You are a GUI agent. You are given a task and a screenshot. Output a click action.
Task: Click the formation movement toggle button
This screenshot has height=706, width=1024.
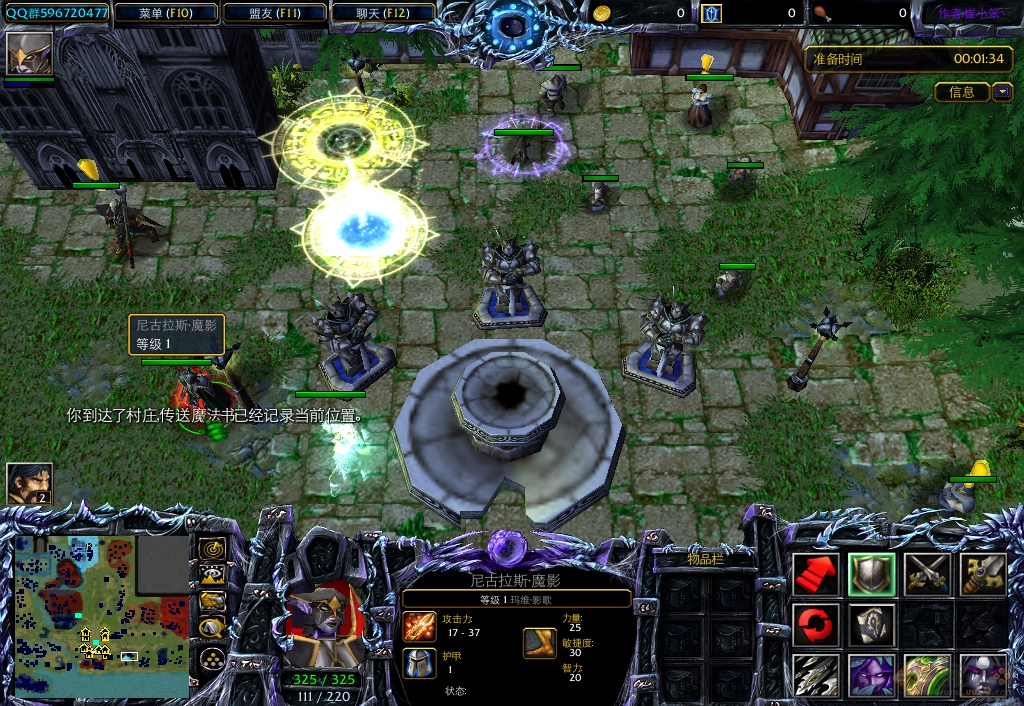click(211, 657)
